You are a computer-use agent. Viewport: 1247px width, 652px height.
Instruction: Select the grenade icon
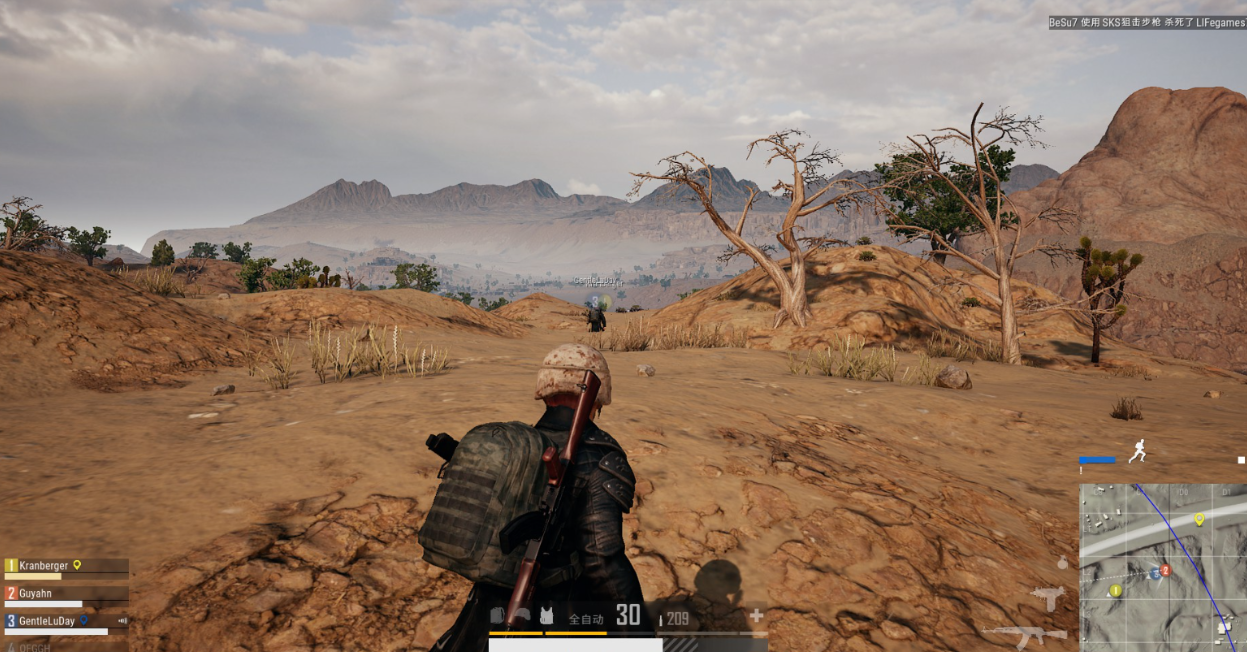(x=1062, y=563)
